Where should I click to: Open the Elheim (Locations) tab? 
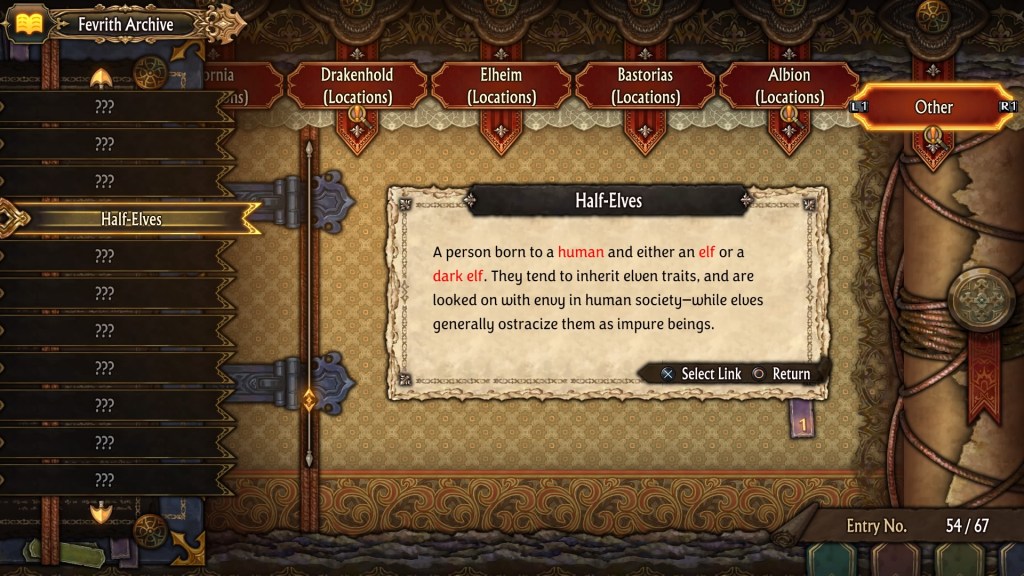click(x=501, y=86)
